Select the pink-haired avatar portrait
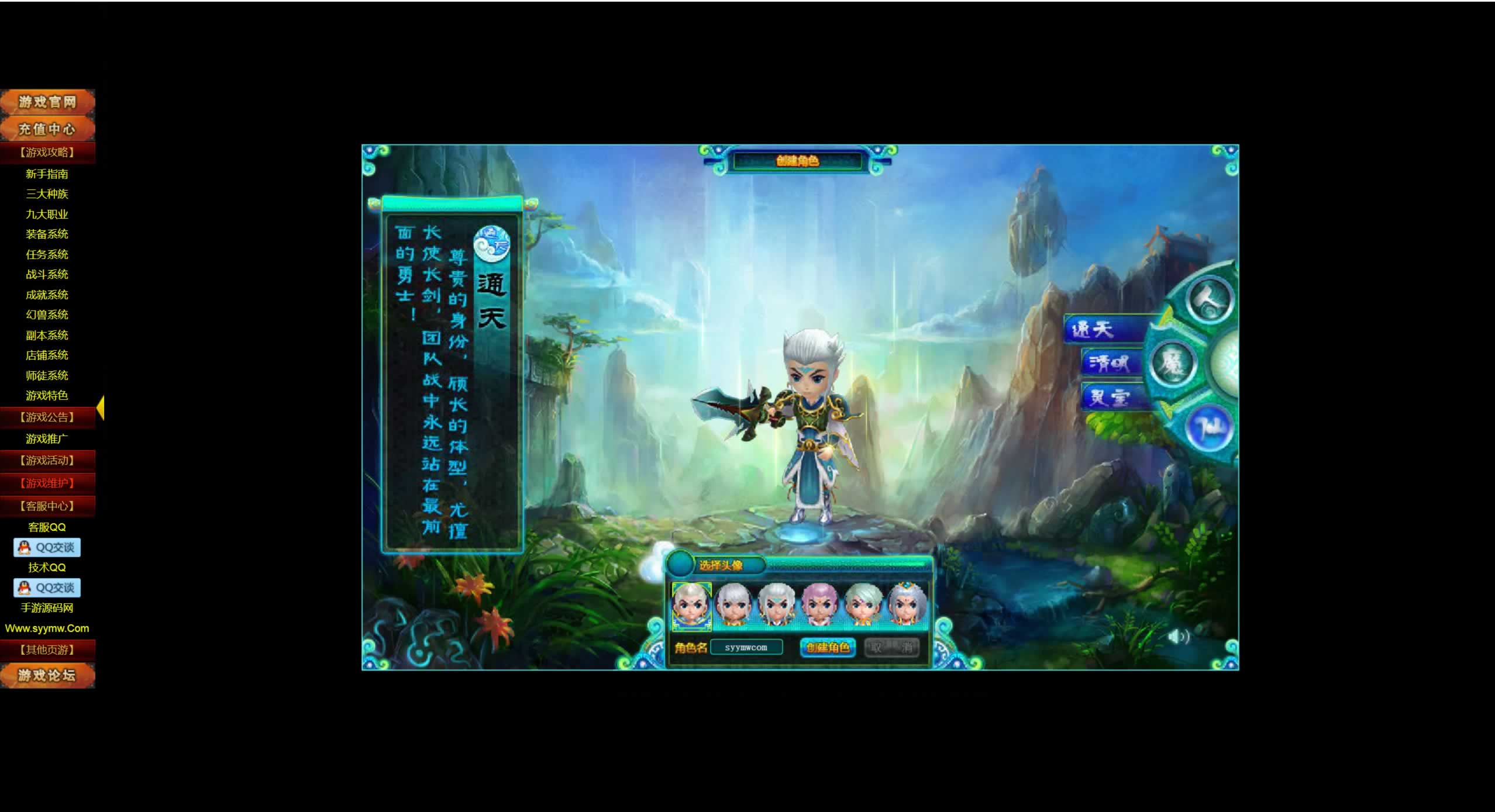Viewport: 1495px width, 812px height. pyautogui.click(x=818, y=605)
